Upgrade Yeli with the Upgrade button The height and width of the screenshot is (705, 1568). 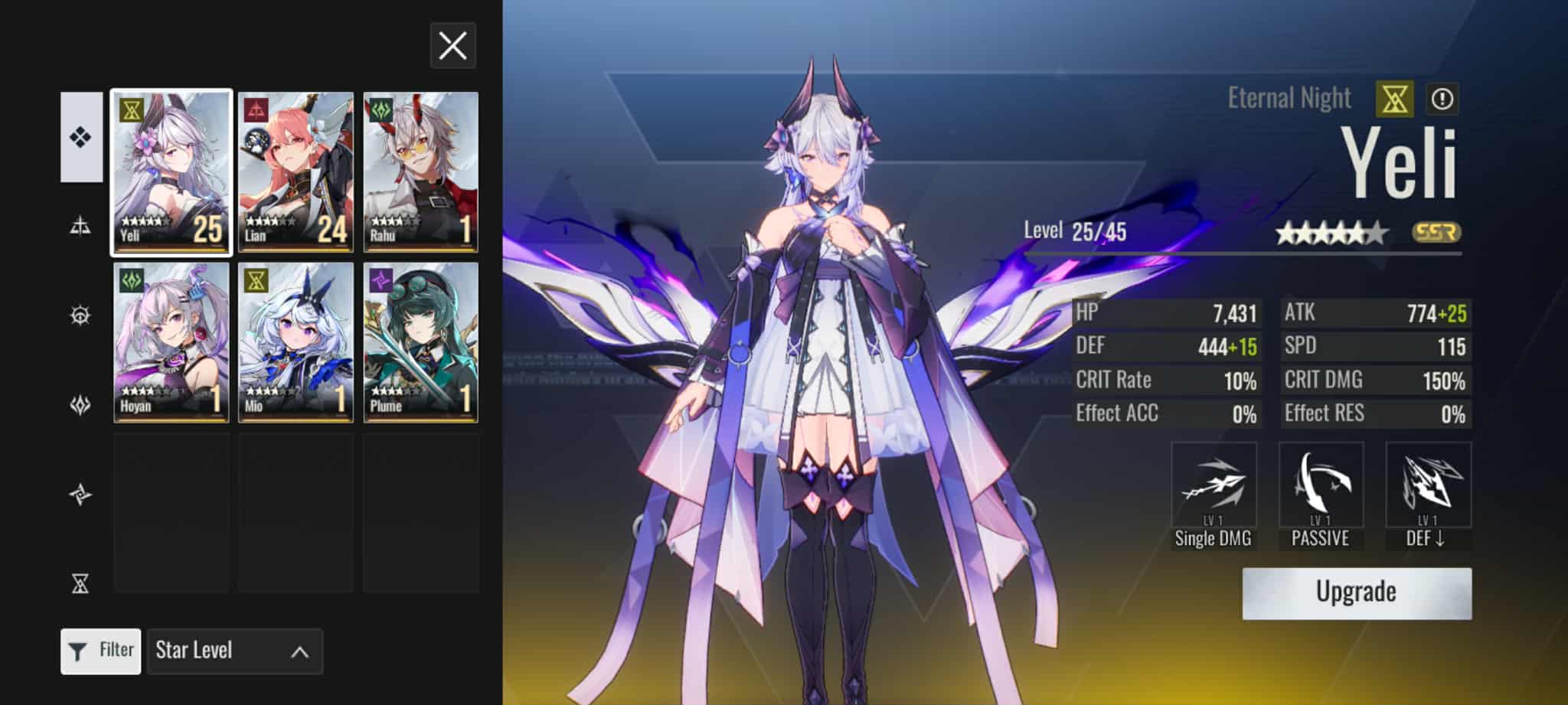pos(1356,592)
